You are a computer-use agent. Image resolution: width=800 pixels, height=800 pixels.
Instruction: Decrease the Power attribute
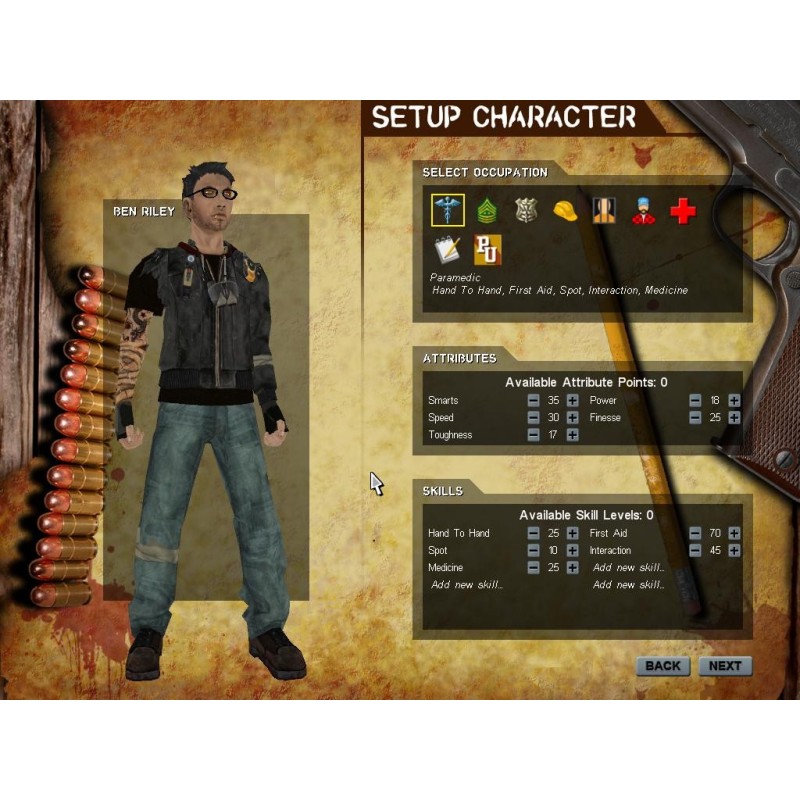(x=695, y=401)
